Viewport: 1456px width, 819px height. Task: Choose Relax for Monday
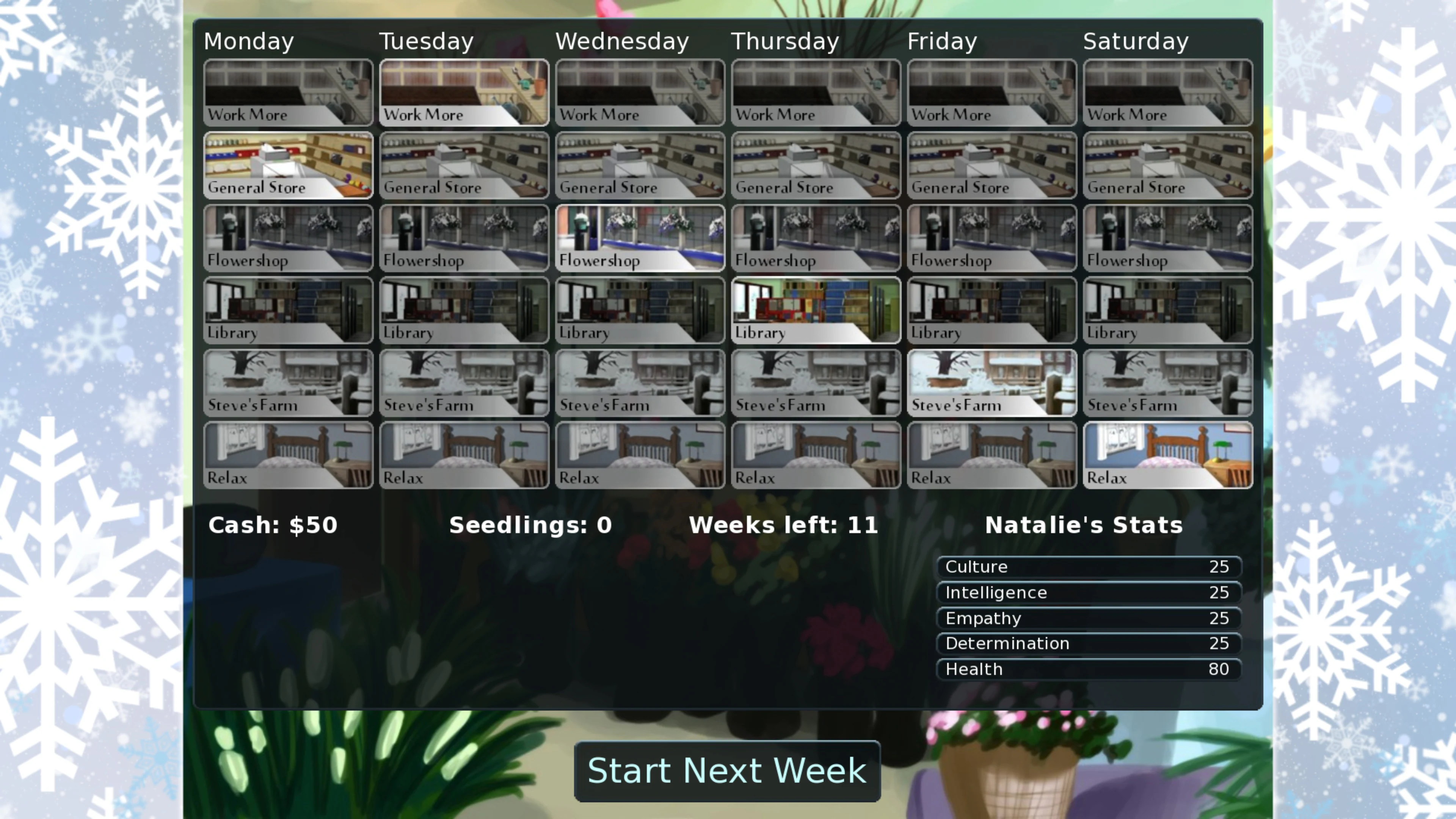[288, 455]
